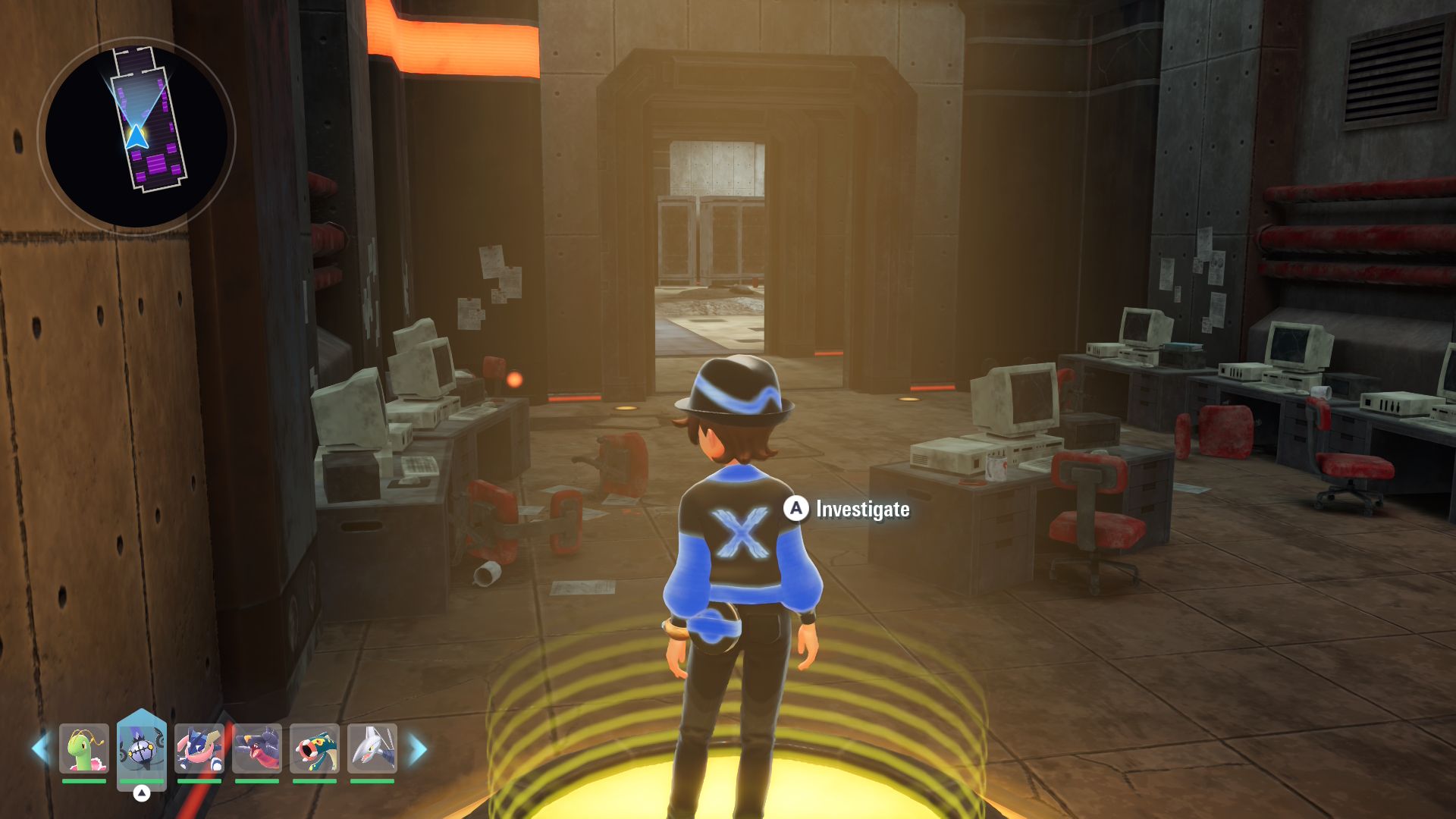Pick Dragalge from the party bar
The image size is (1456, 819).
click(315, 748)
